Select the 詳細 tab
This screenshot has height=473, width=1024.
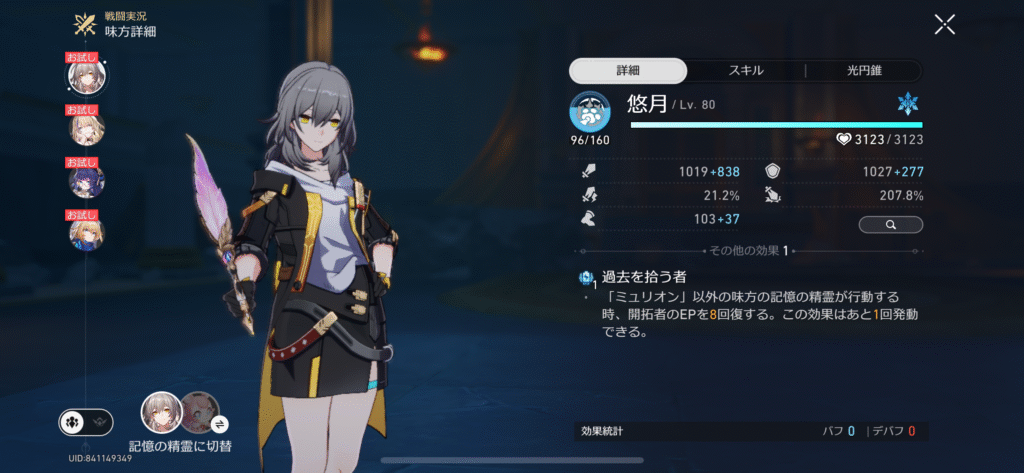coord(628,71)
